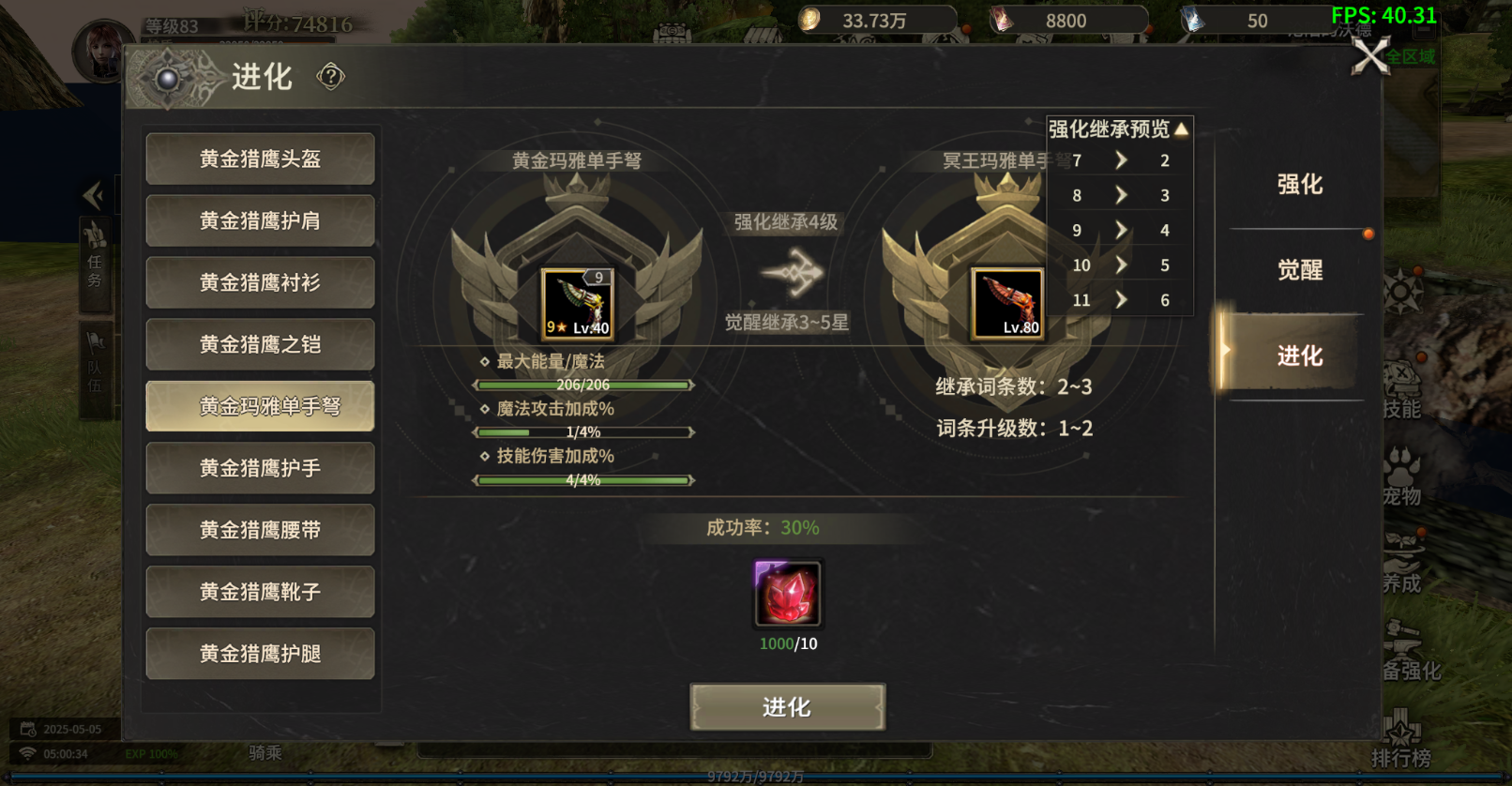Switch to the 觉醒 tab
The image size is (1512, 786).
click(1302, 270)
